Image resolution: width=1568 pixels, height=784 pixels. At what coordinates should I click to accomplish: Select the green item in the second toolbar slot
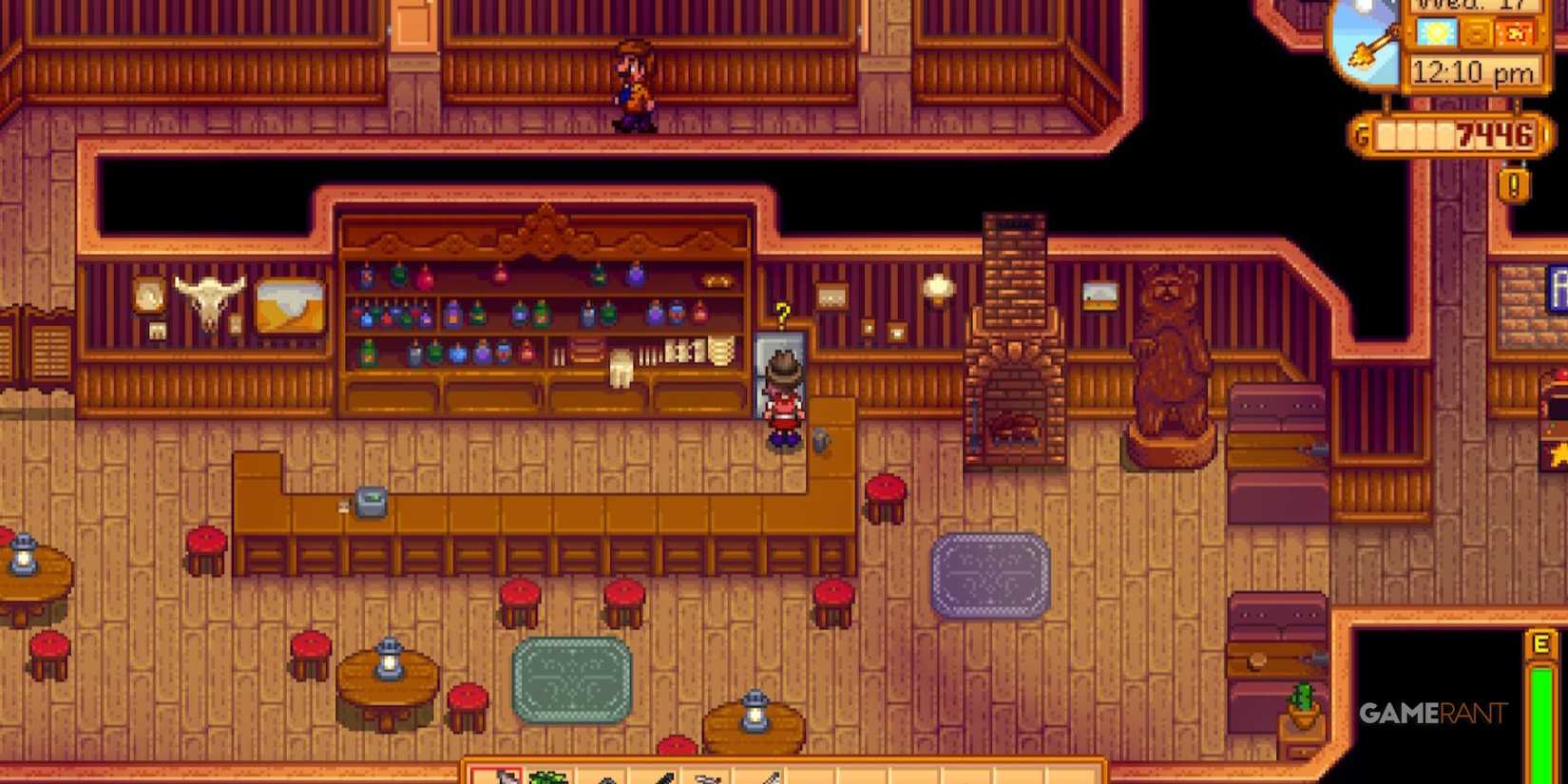pos(547,776)
